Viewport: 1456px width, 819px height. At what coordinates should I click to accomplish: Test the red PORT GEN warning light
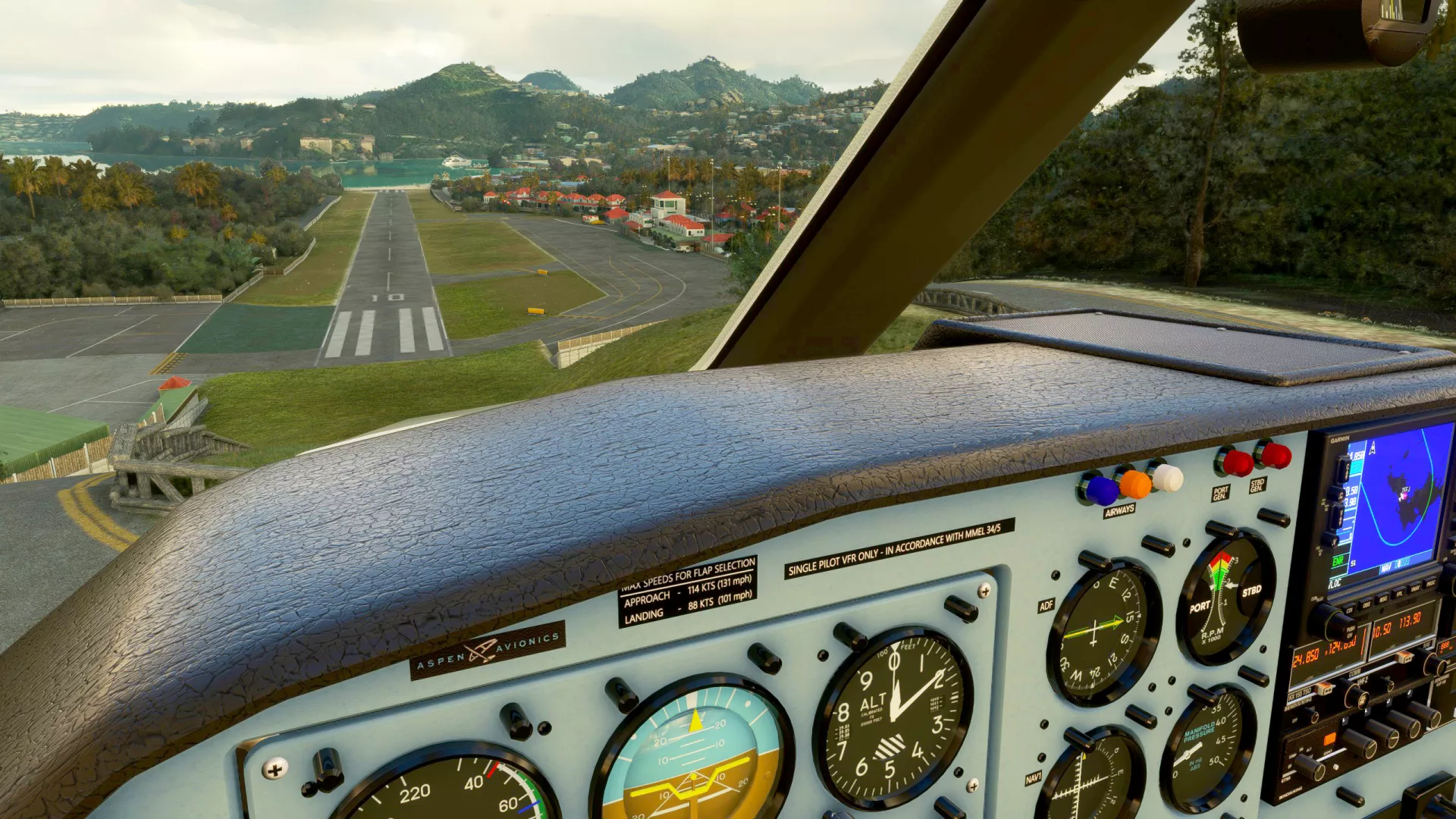[x=1236, y=463]
